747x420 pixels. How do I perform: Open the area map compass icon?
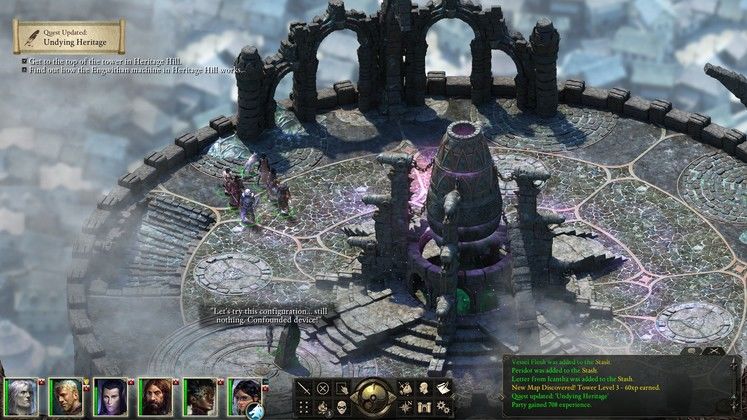(405, 407)
